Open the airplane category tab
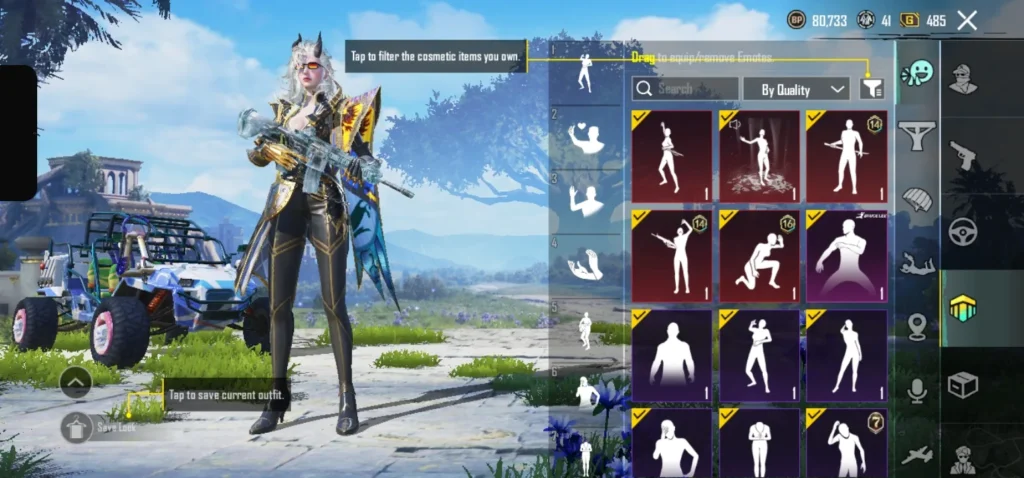Viewport: 1024px width, 478px height. 916,455
